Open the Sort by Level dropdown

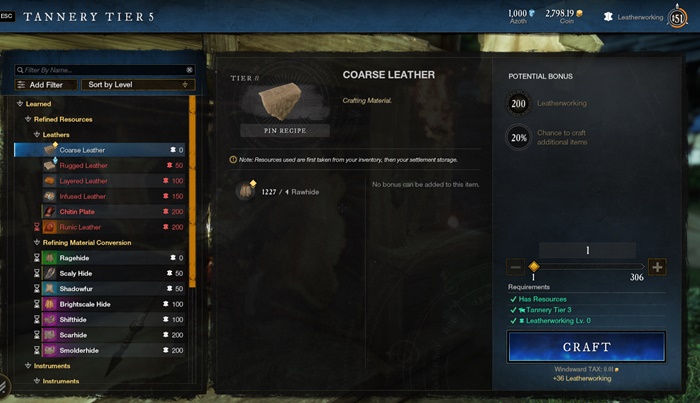coord(135,85)
